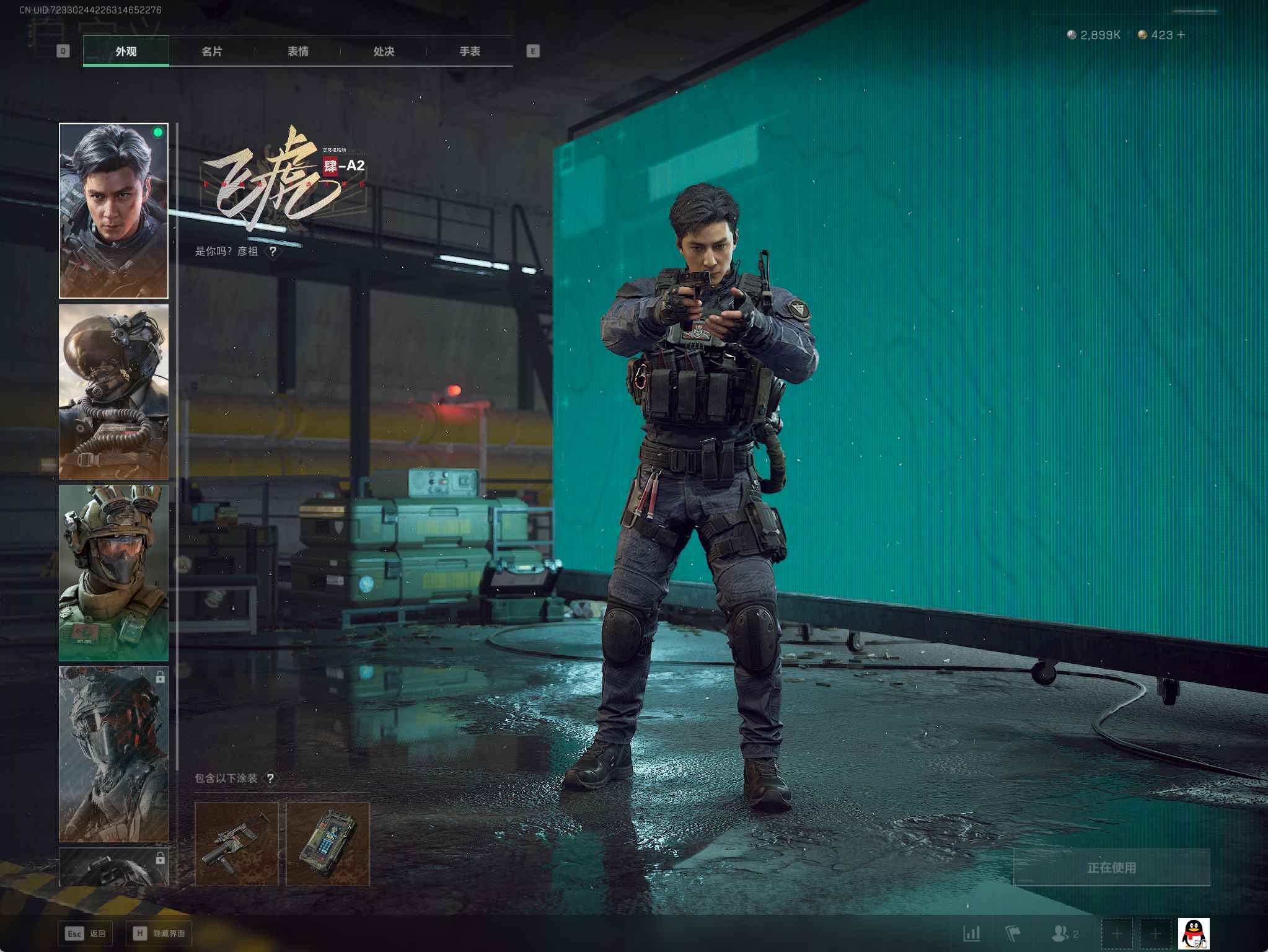The width and height of the screenshot is (1268, 952).
Task: Go to the 手表 tab
Action: 470,51
